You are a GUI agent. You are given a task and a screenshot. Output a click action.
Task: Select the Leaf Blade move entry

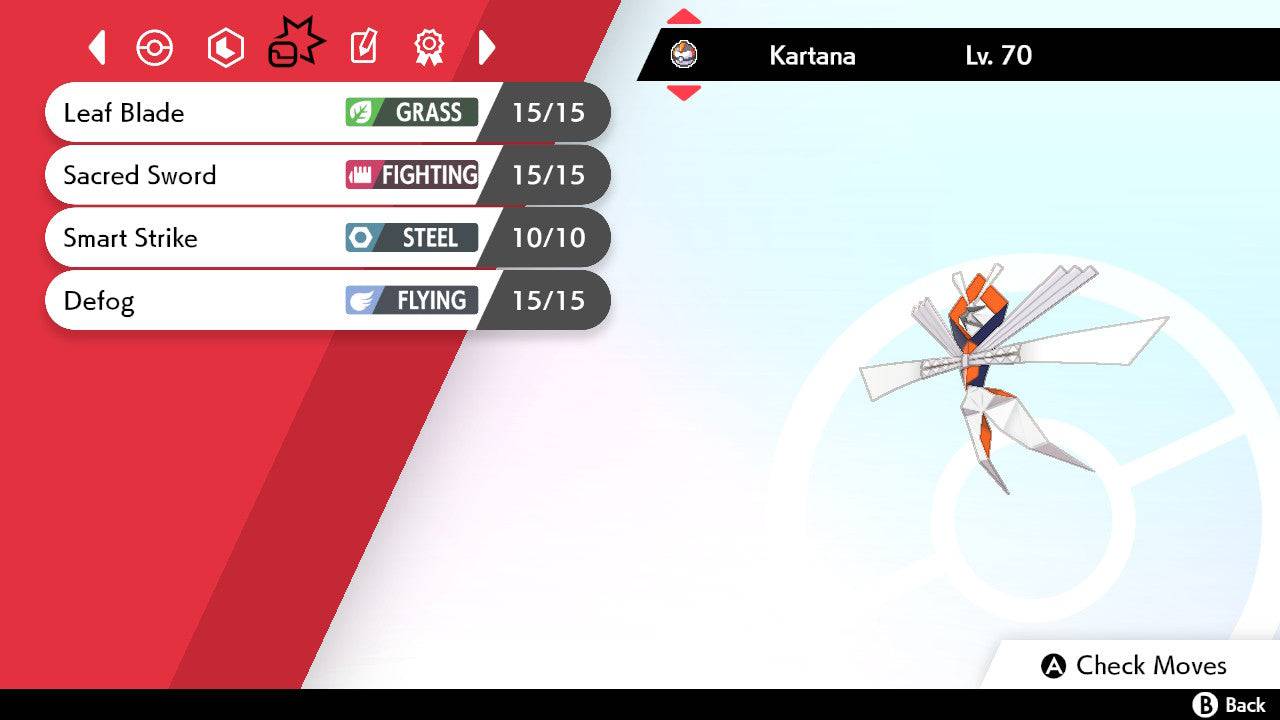point(200,113)
